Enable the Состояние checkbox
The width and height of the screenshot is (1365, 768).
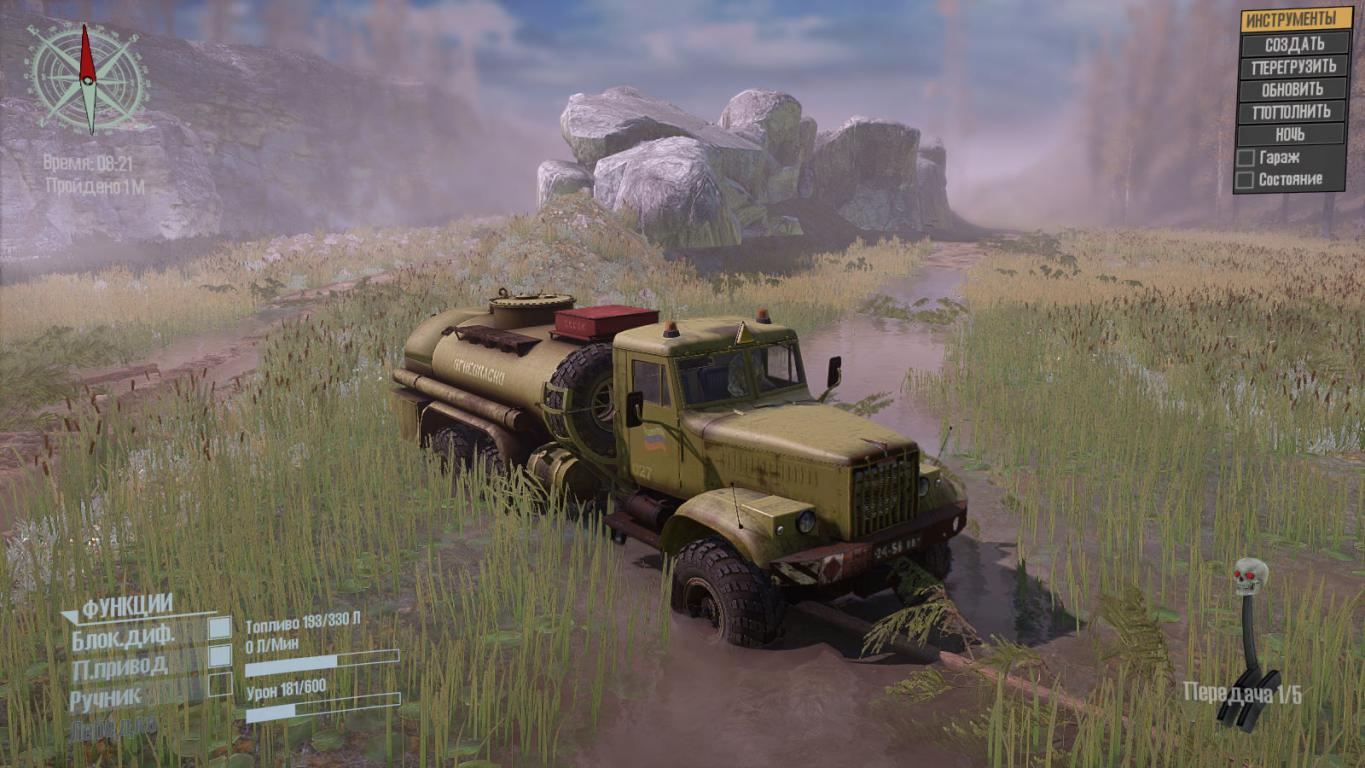coord(1246,180)
